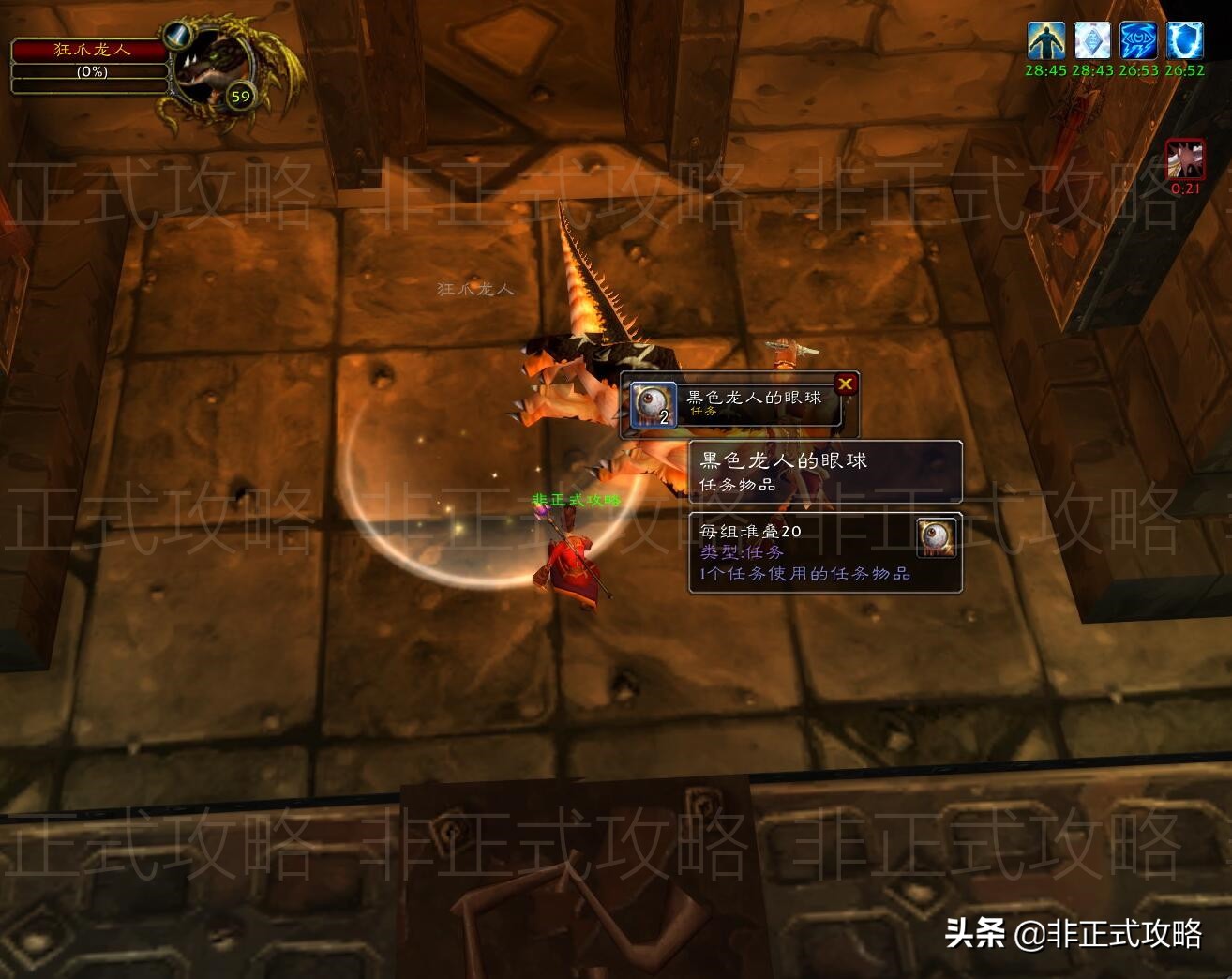Click the blue eye spell buff timed 26:53

pyautogui.click(x=1138, y=40)
